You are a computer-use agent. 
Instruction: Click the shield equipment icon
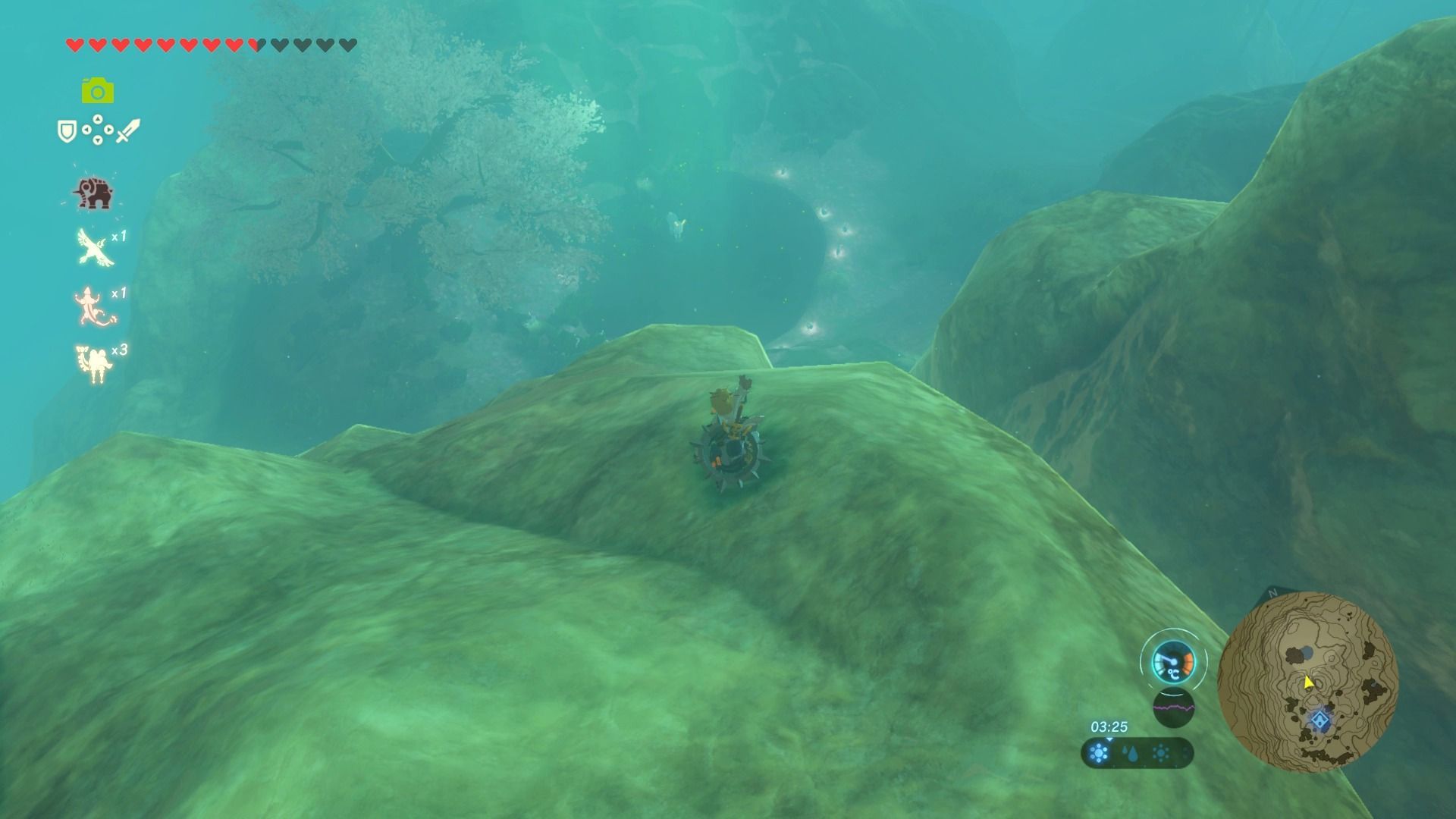click(x=67, y=131)
